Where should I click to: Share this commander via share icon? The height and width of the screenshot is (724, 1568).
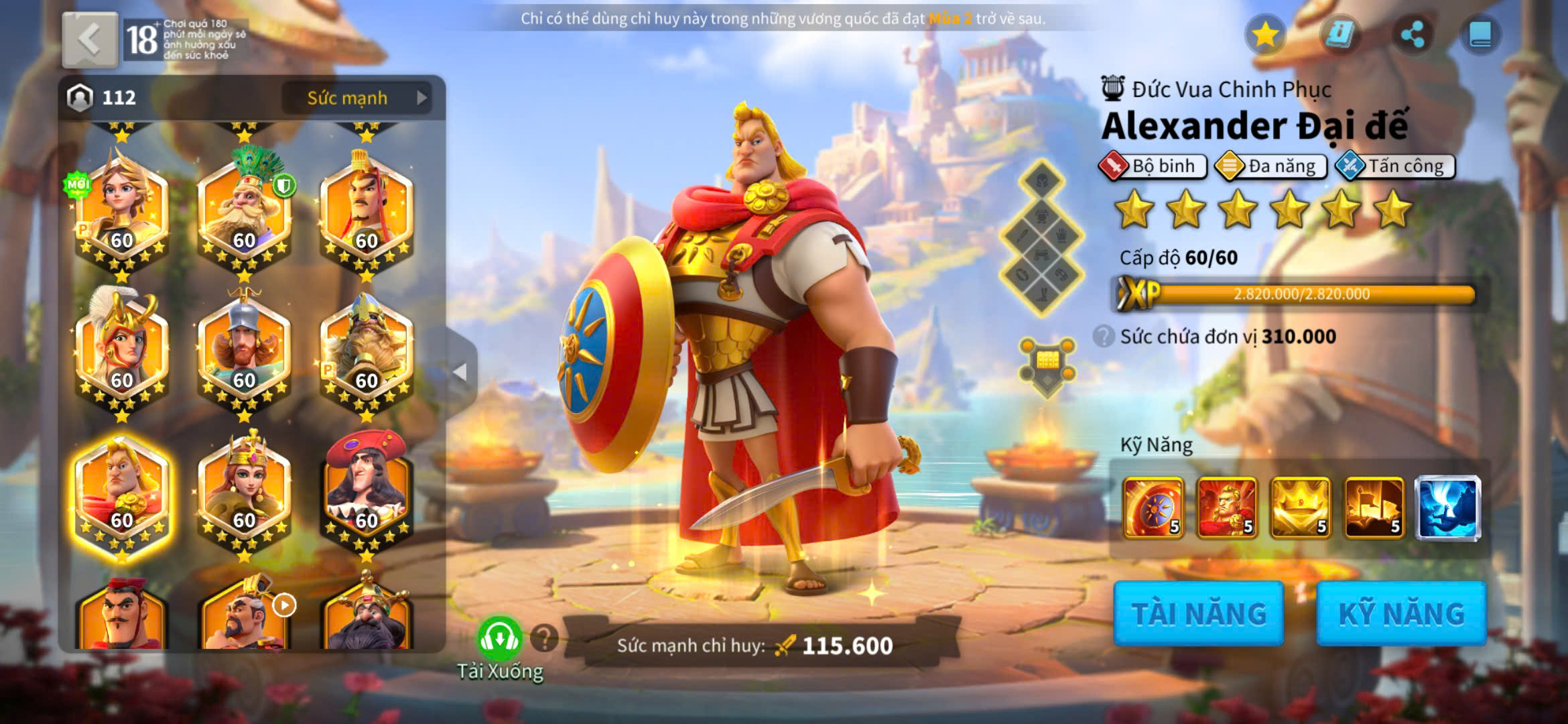(x=1413, y=35)
